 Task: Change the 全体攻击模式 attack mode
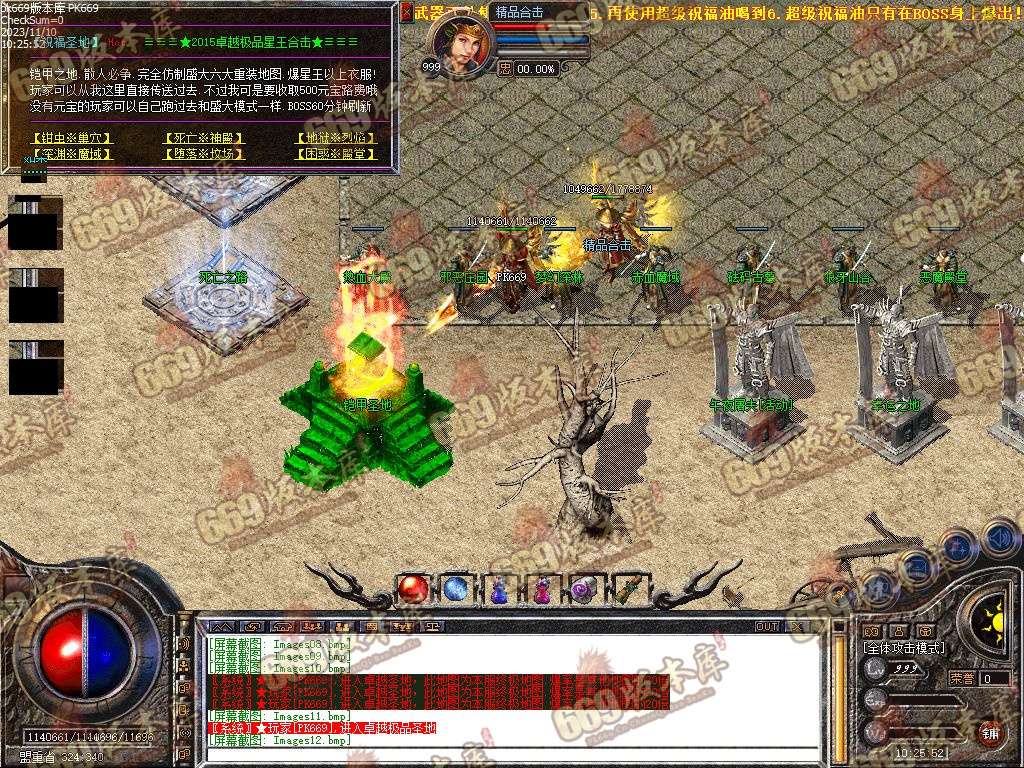click(x=902, y=648)
